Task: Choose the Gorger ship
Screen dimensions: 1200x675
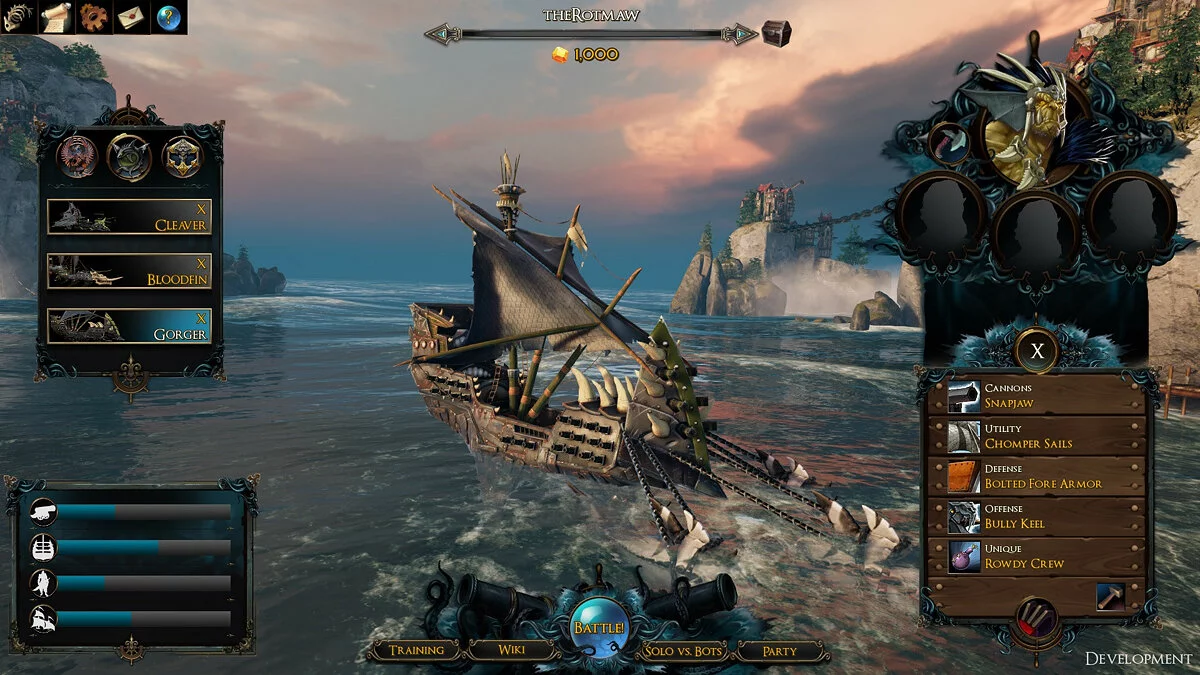Action: coord(129,325)
